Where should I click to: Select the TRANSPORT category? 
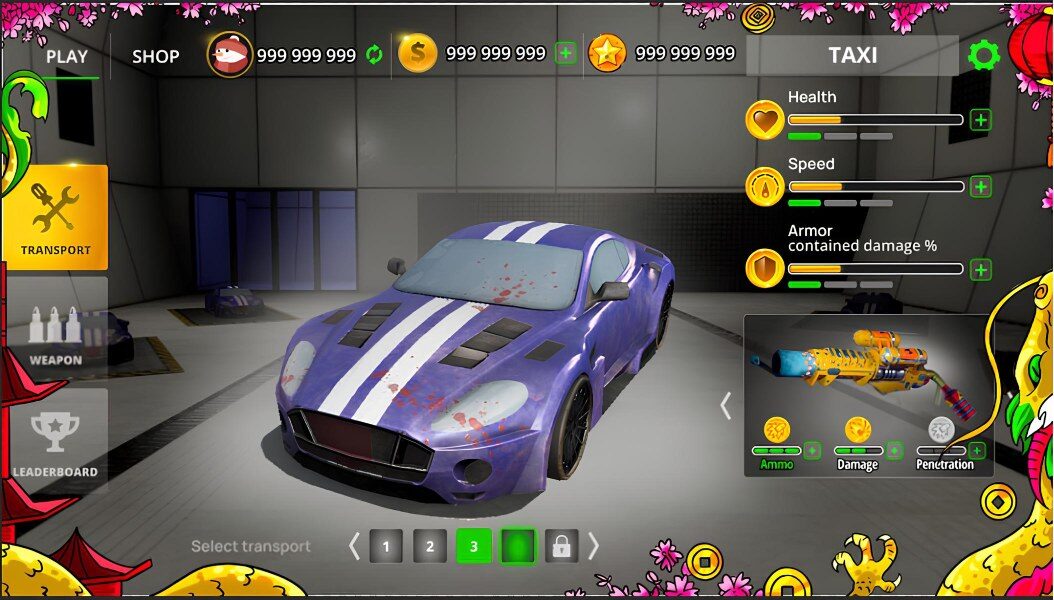pos(55,217)
